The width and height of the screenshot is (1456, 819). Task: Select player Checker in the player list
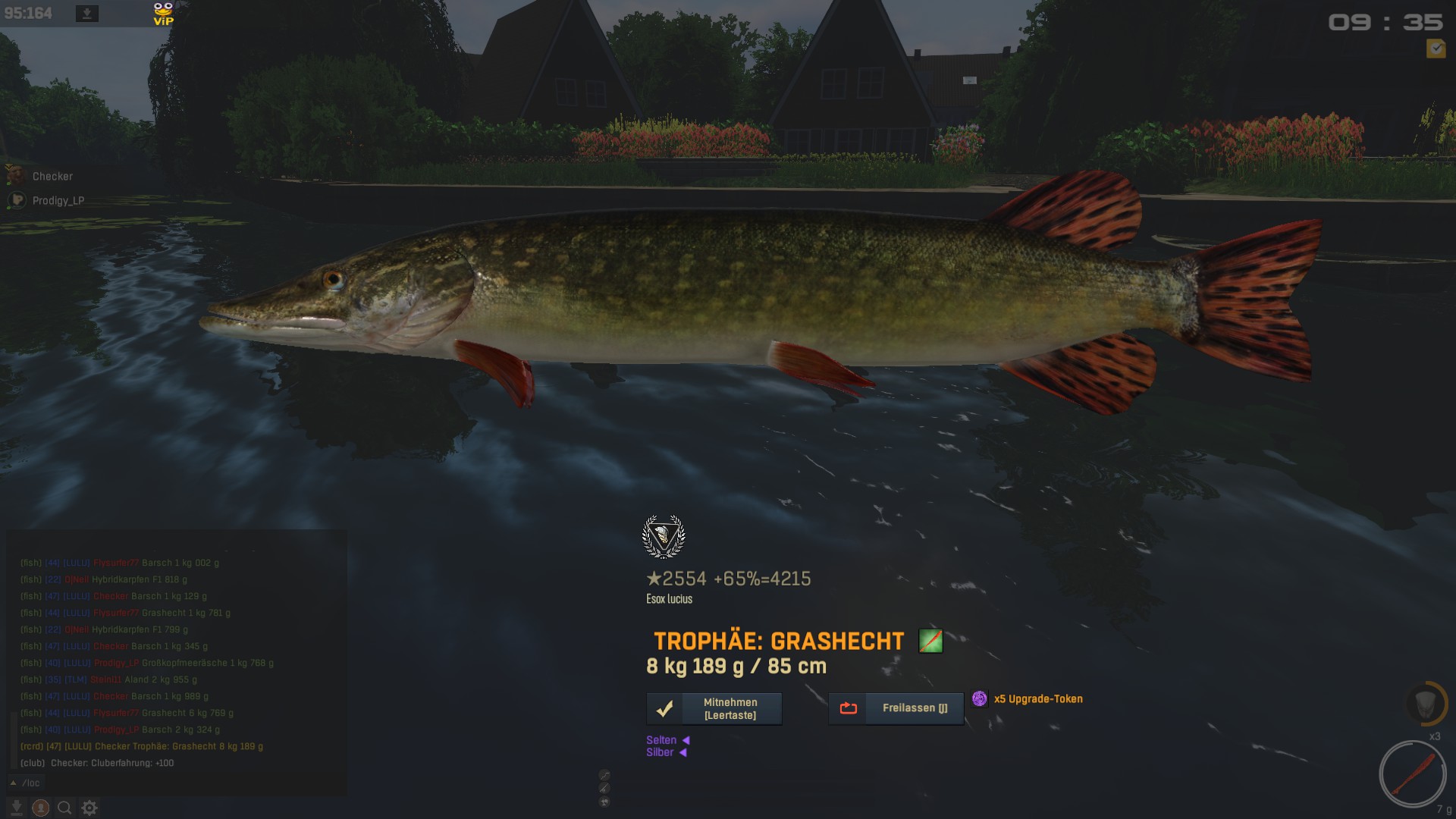point(52,176)
